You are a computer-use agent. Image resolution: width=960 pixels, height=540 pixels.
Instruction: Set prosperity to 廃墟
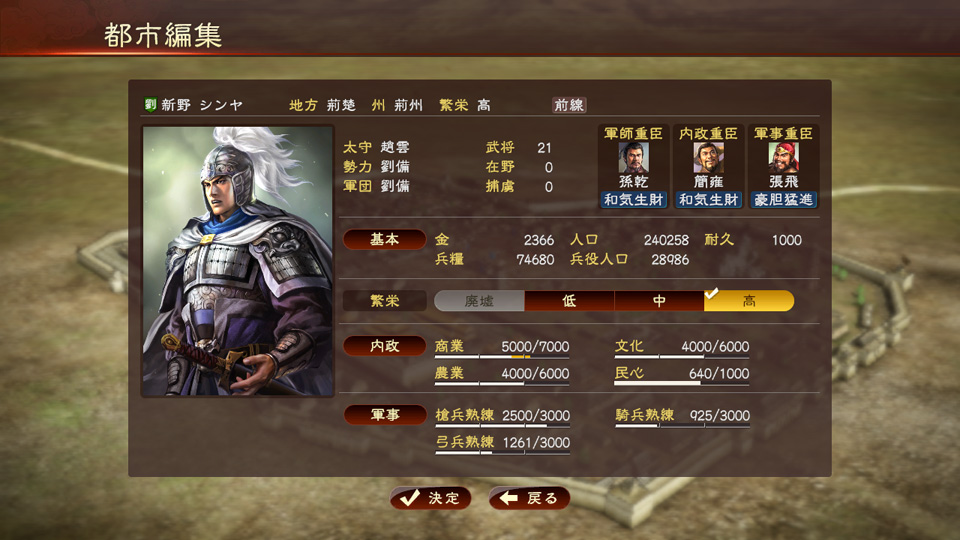[x=479, y=301]
